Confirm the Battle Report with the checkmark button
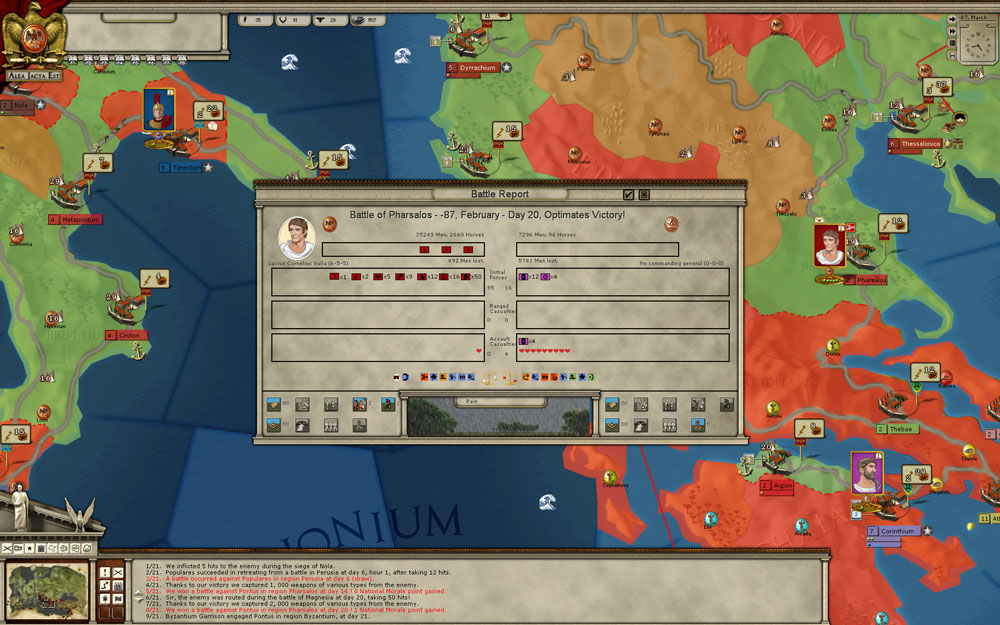The height and width of the screenshot is (625, 1000). tap(628, 194)
